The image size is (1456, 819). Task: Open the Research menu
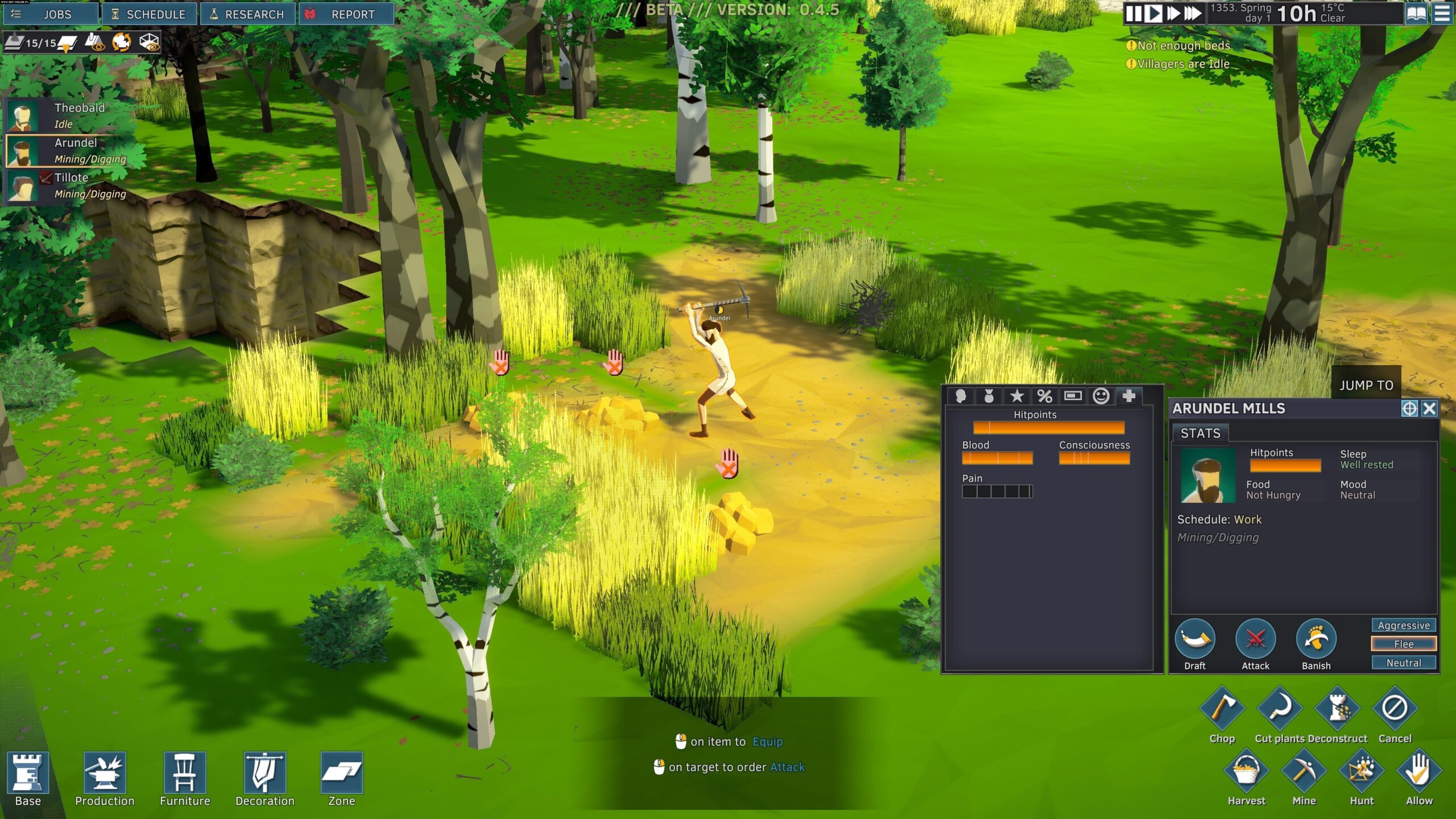click(x=247, y=14)
